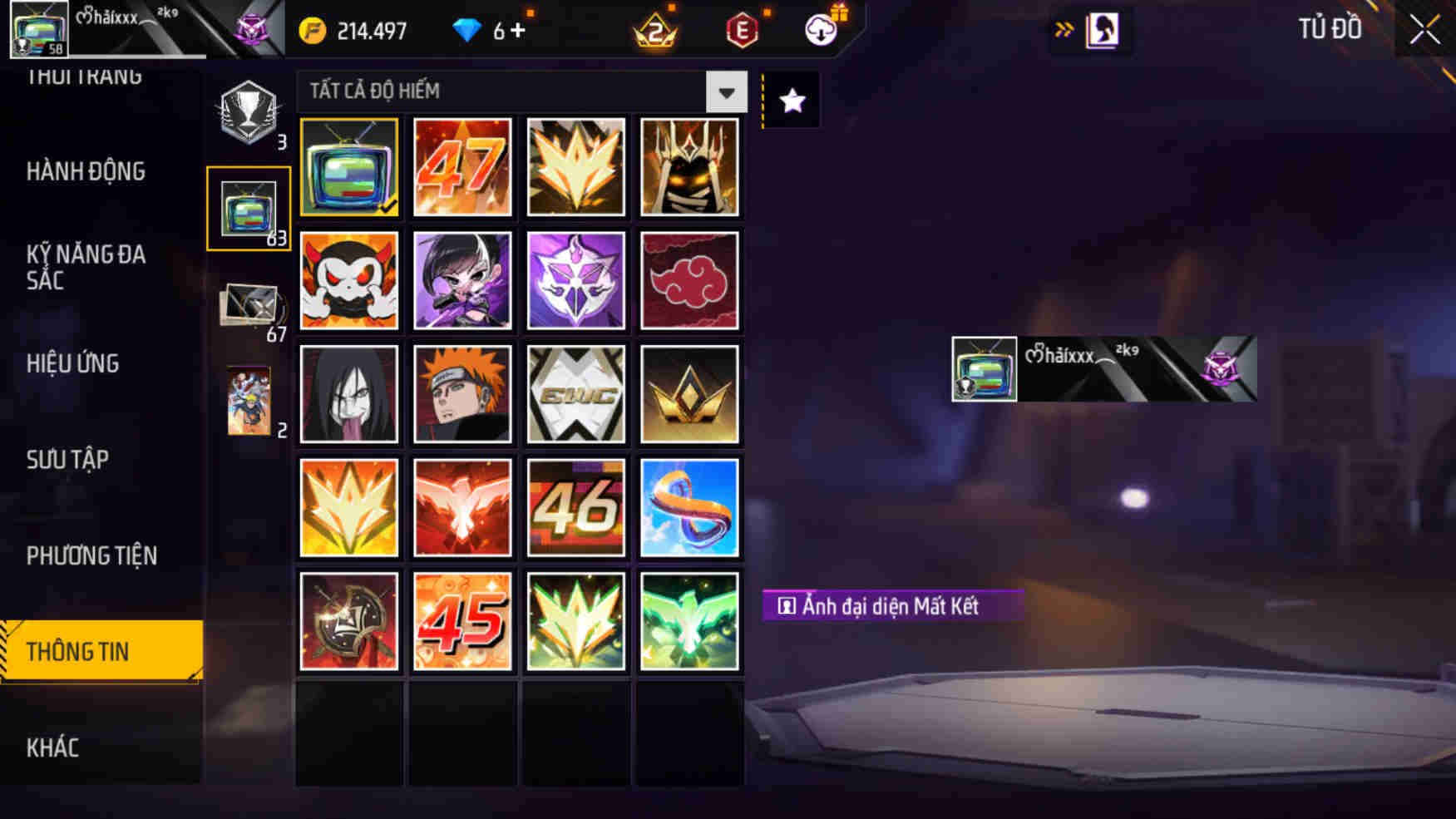Select the Orochimaru avatar thumbnail
This screenshot has width=1456, height=819.
[x=348, y=393]
